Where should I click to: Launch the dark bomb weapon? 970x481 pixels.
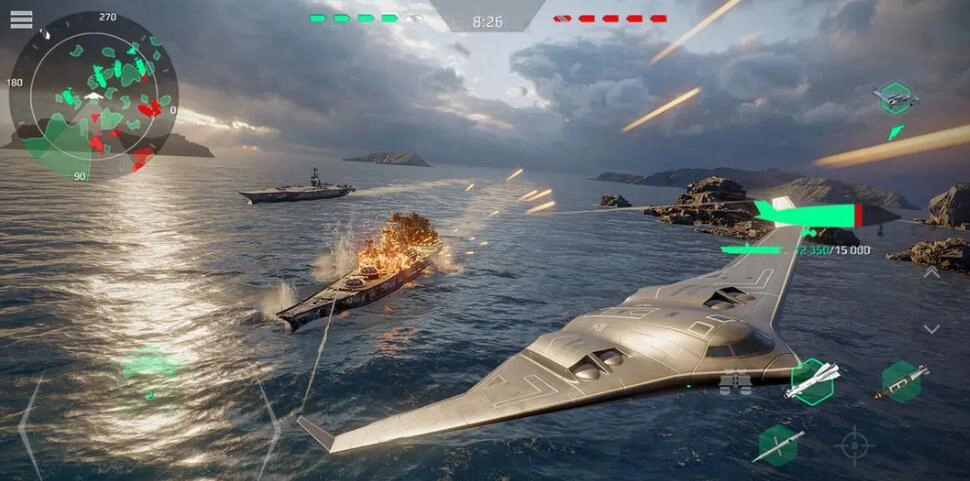coord(901,381)
